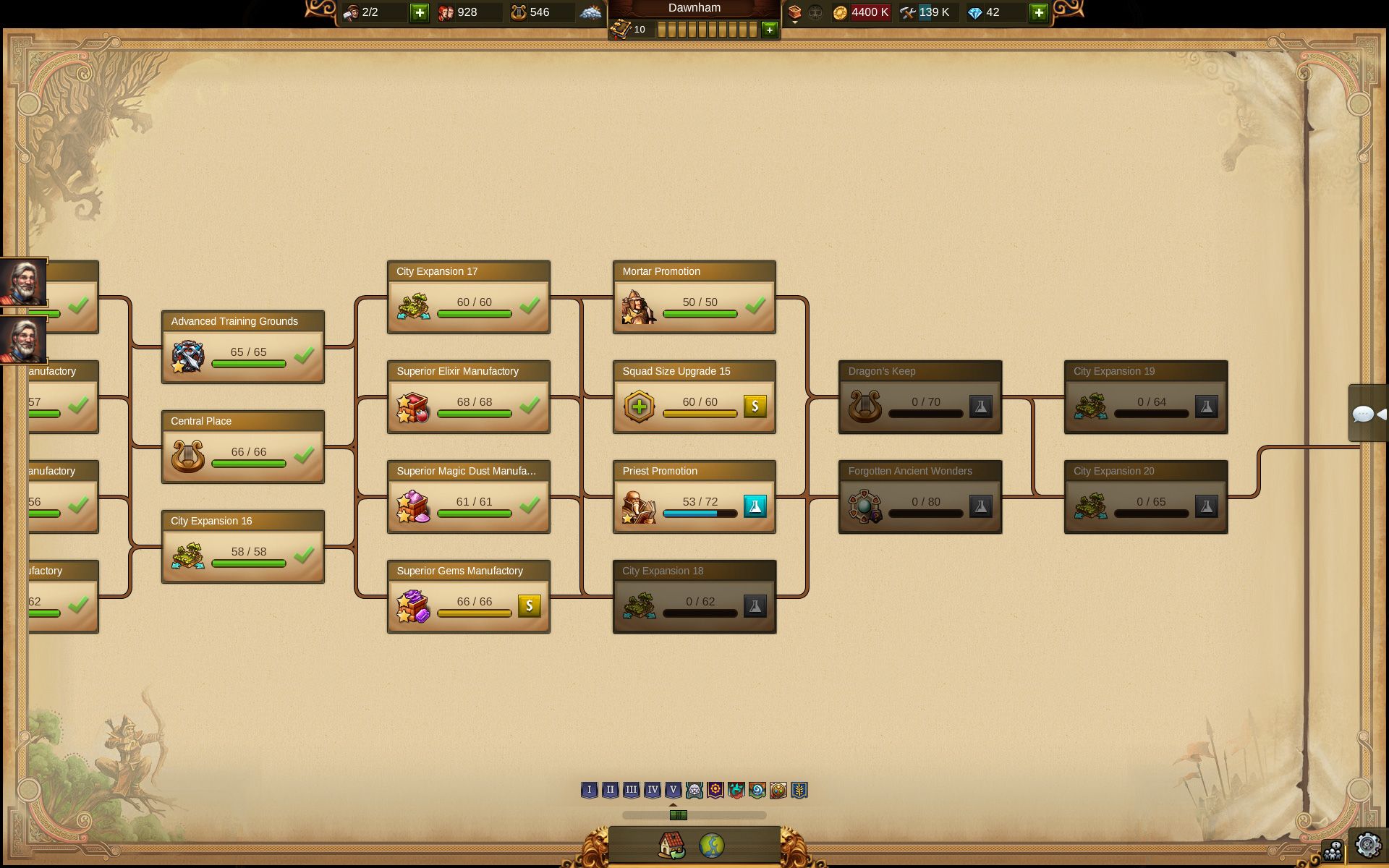Open the City Expansion 18 research node
The height and width of the screenshot is (868, 1389).
point(694,597)
